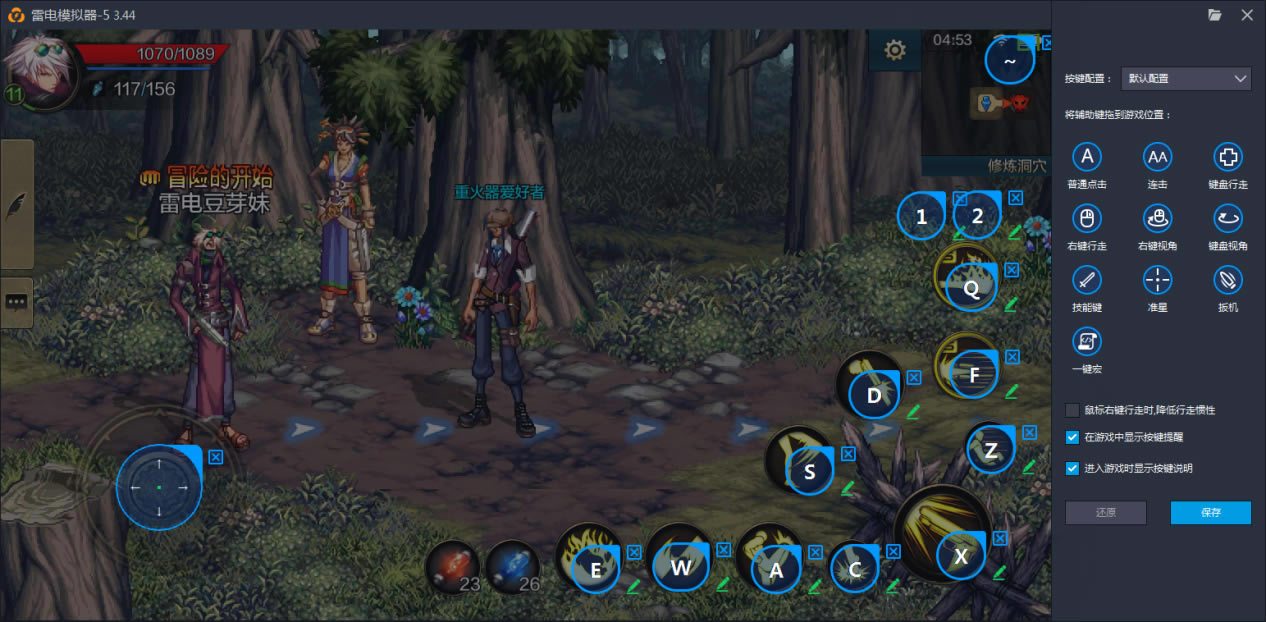Pick the 一键宏 macro tool
Screen dimensions: 1266x622
(x=1086, y=342)
